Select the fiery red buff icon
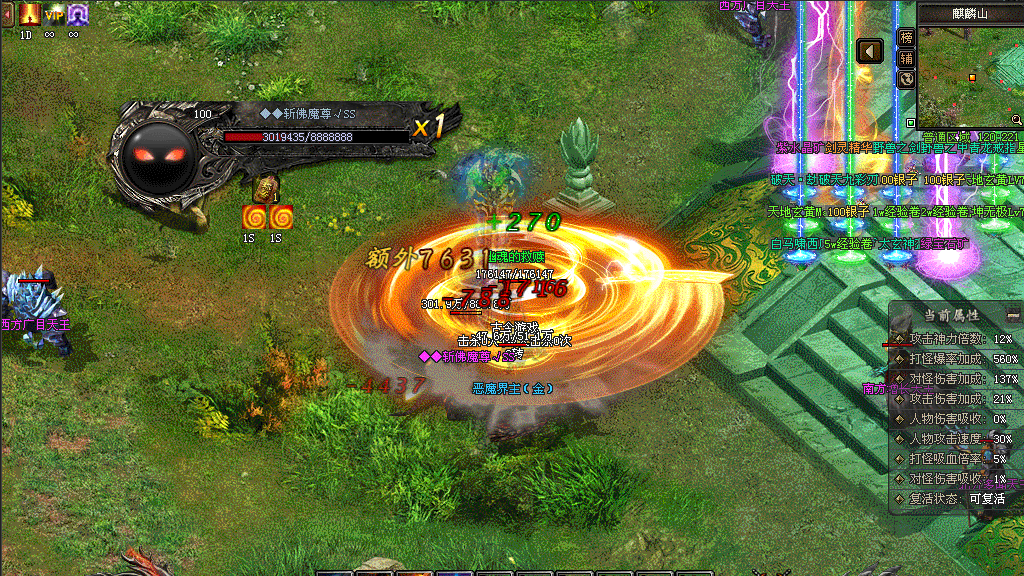The height and width of the screenshot is (576, 1024). tap(28, 14)
